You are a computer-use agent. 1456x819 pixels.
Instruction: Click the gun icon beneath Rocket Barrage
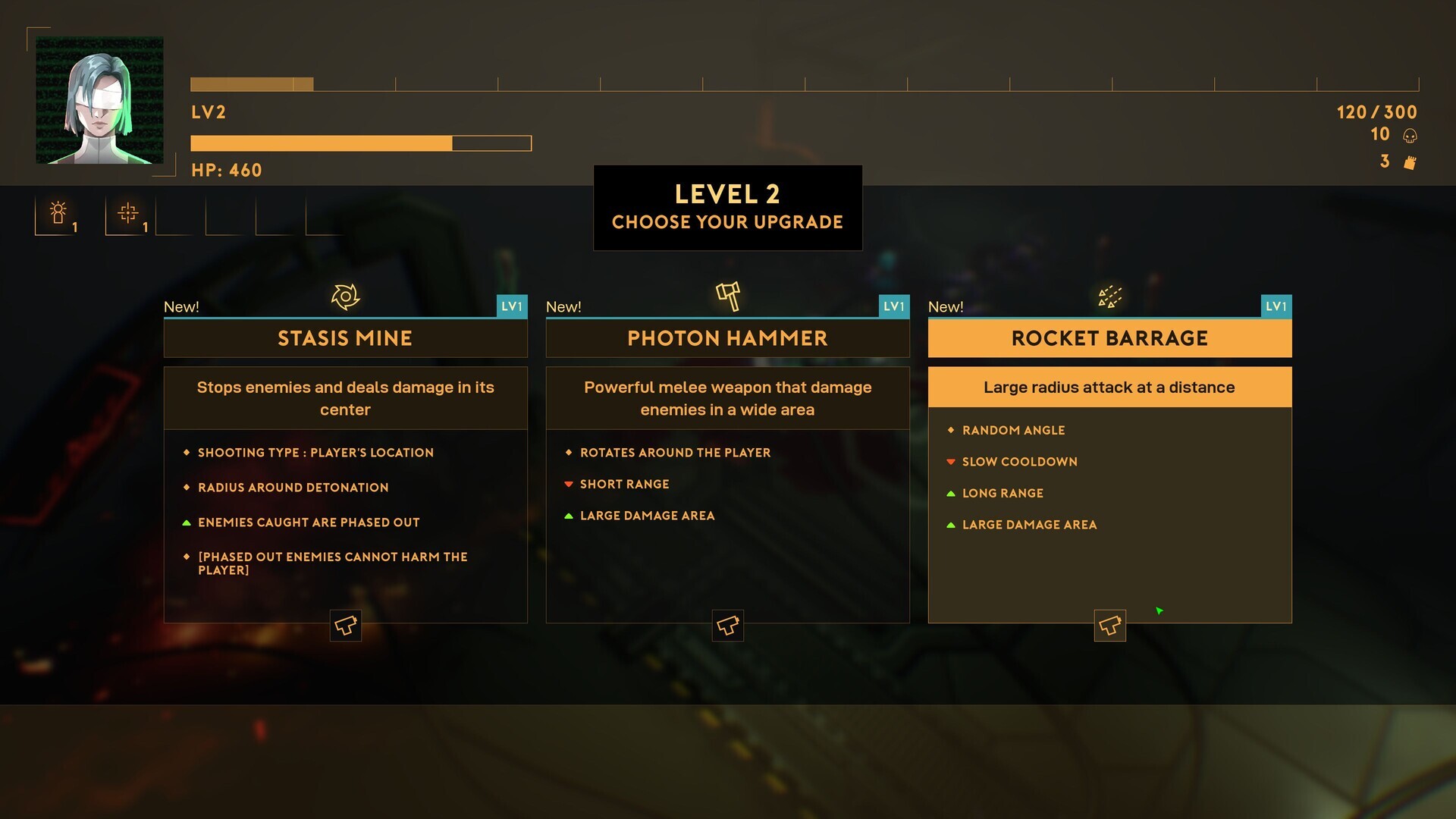coord(1109,625)
